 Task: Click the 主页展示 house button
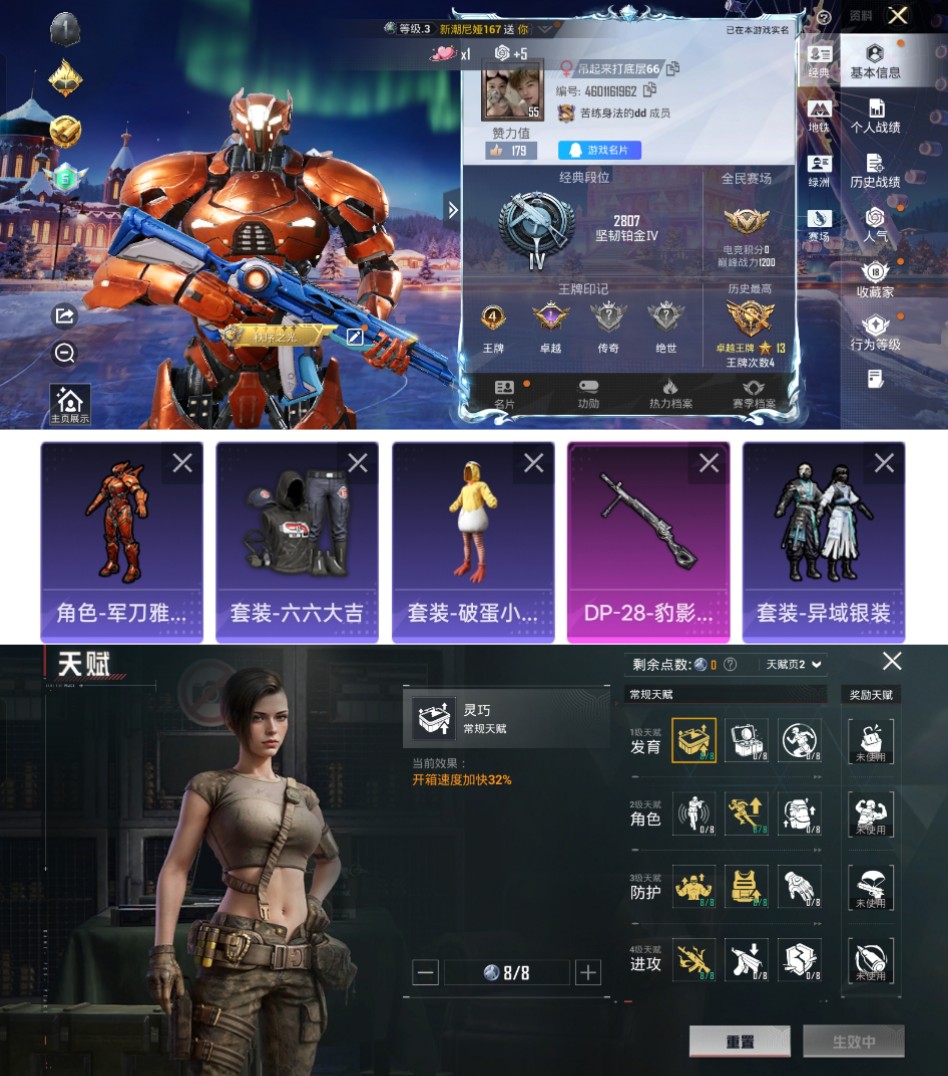[x=70, y=405]
